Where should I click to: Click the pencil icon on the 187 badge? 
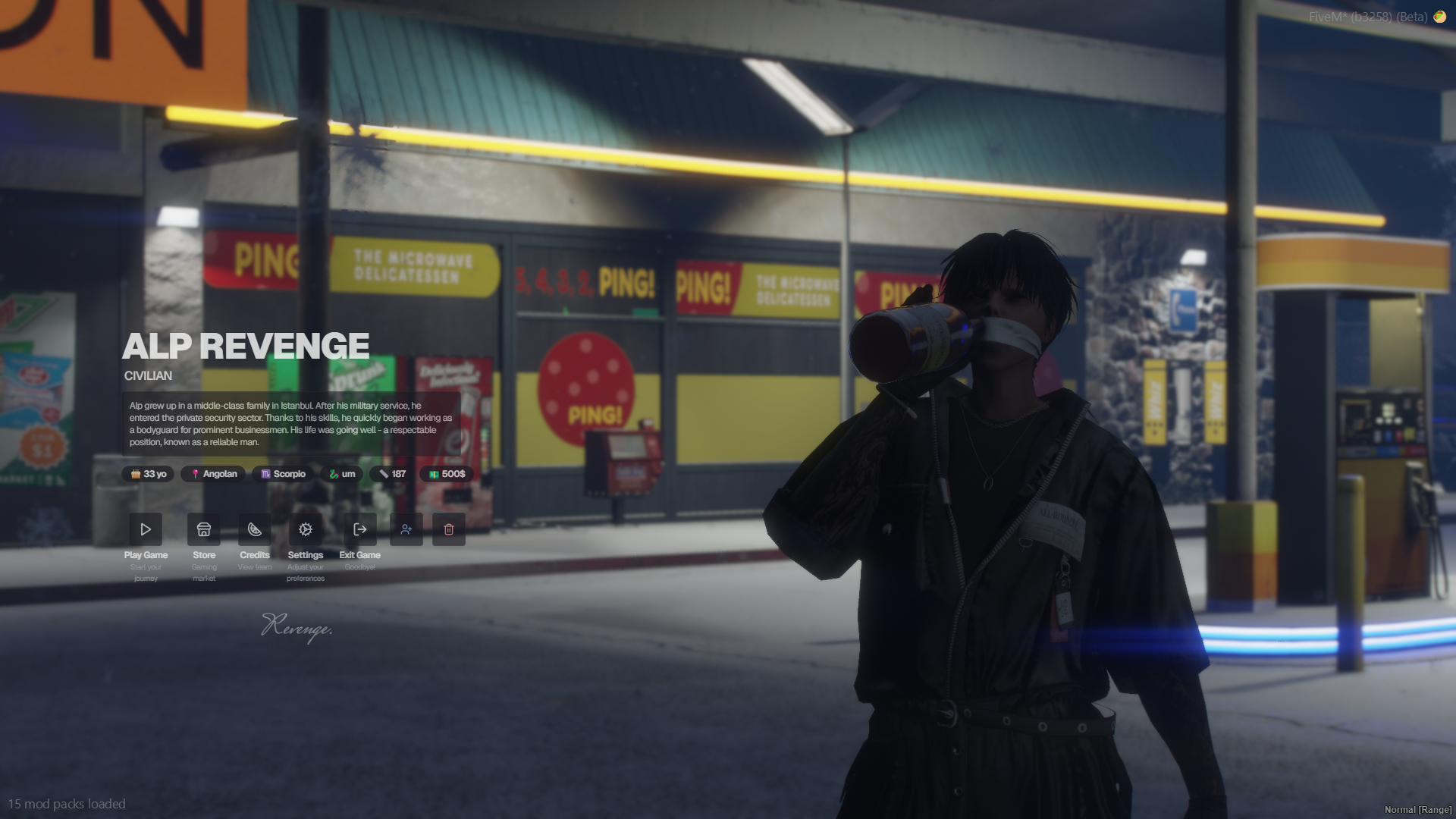click(383, 473)
